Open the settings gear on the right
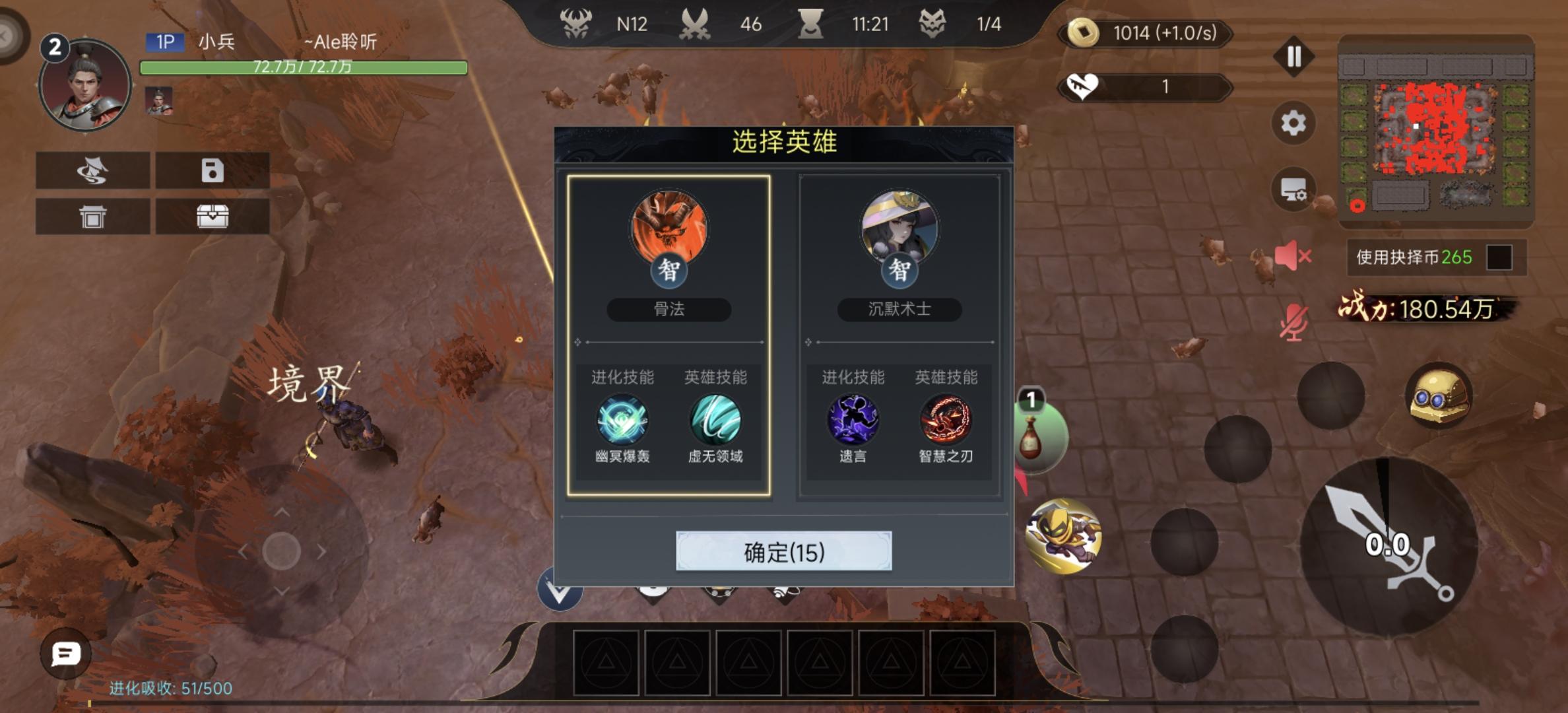Screen dimensions: 1568x713 (1293, 120)
